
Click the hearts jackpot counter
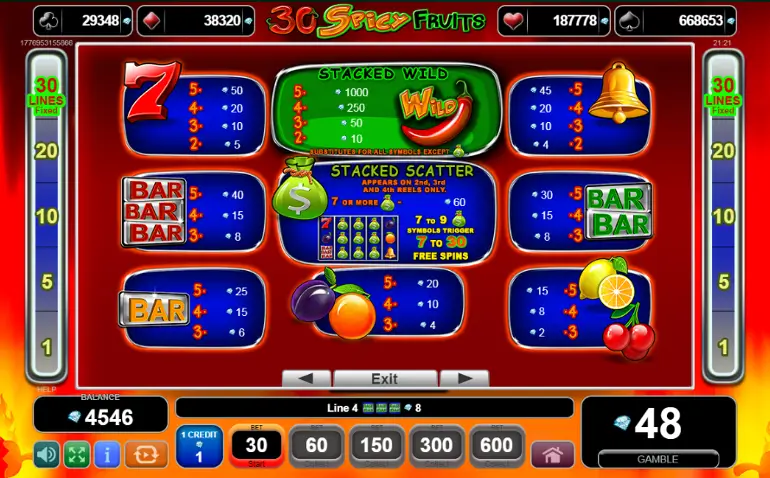(565, 20)
